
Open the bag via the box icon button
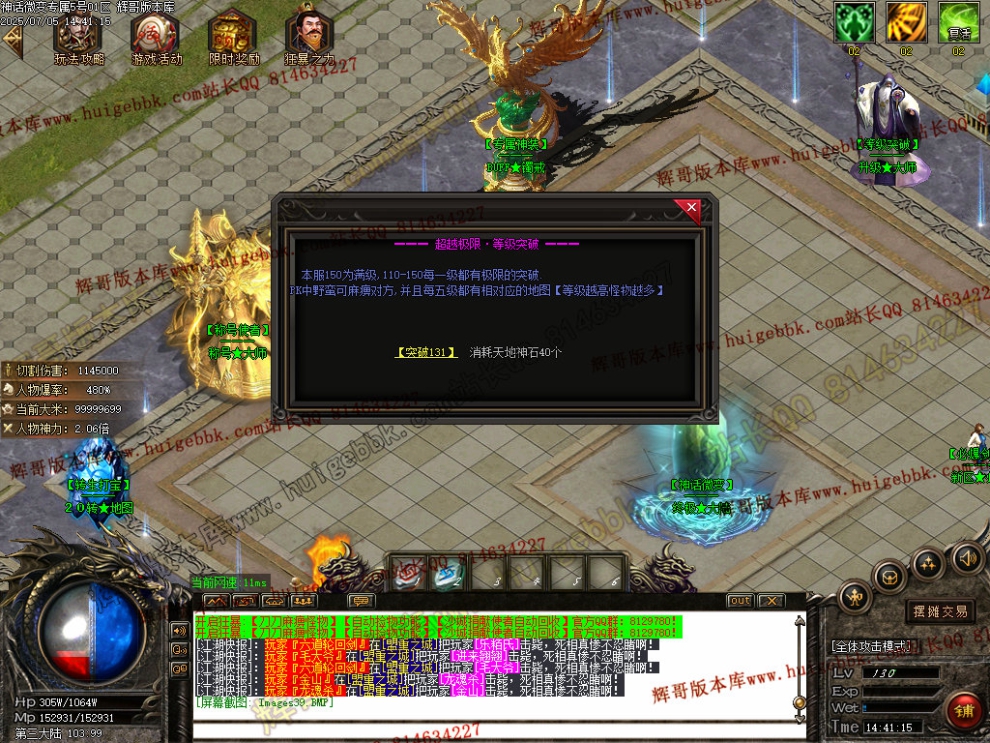889,577
